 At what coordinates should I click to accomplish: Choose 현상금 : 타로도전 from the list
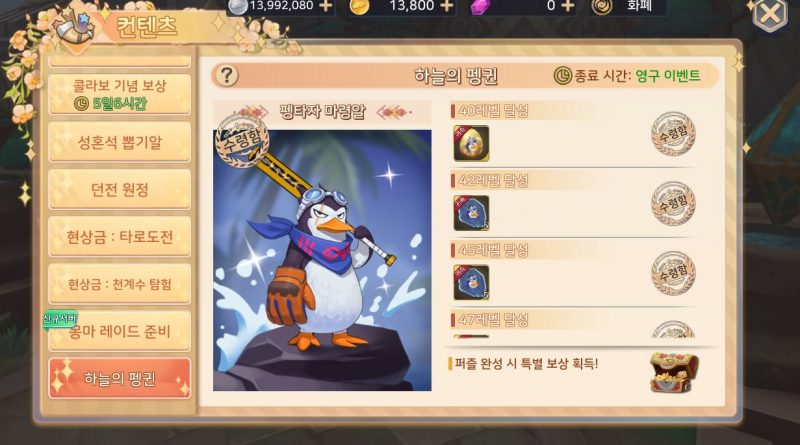pyautogui.click(x=119, y=237)
